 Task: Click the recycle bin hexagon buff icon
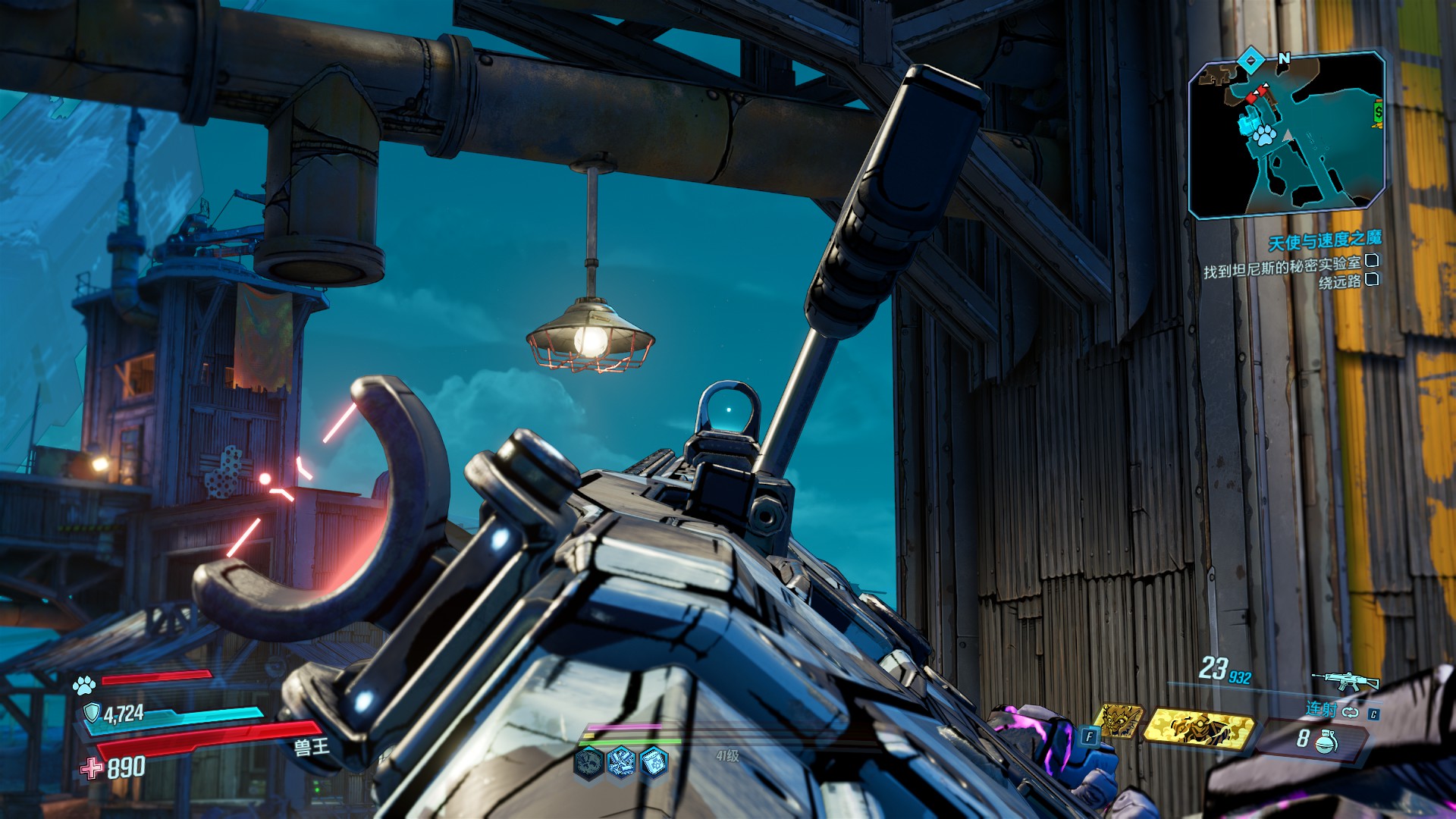click(x=654, y=761)
